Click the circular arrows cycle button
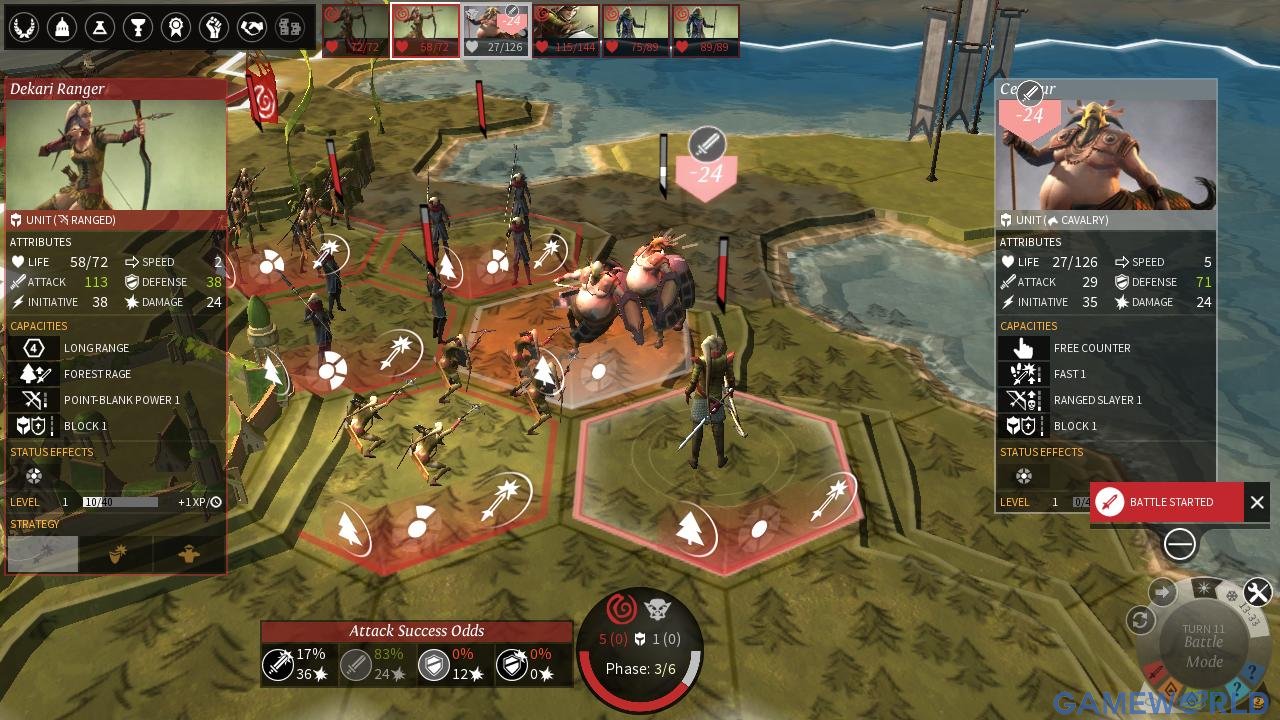Viewport: 1280px width, 720px height. 1140,620
